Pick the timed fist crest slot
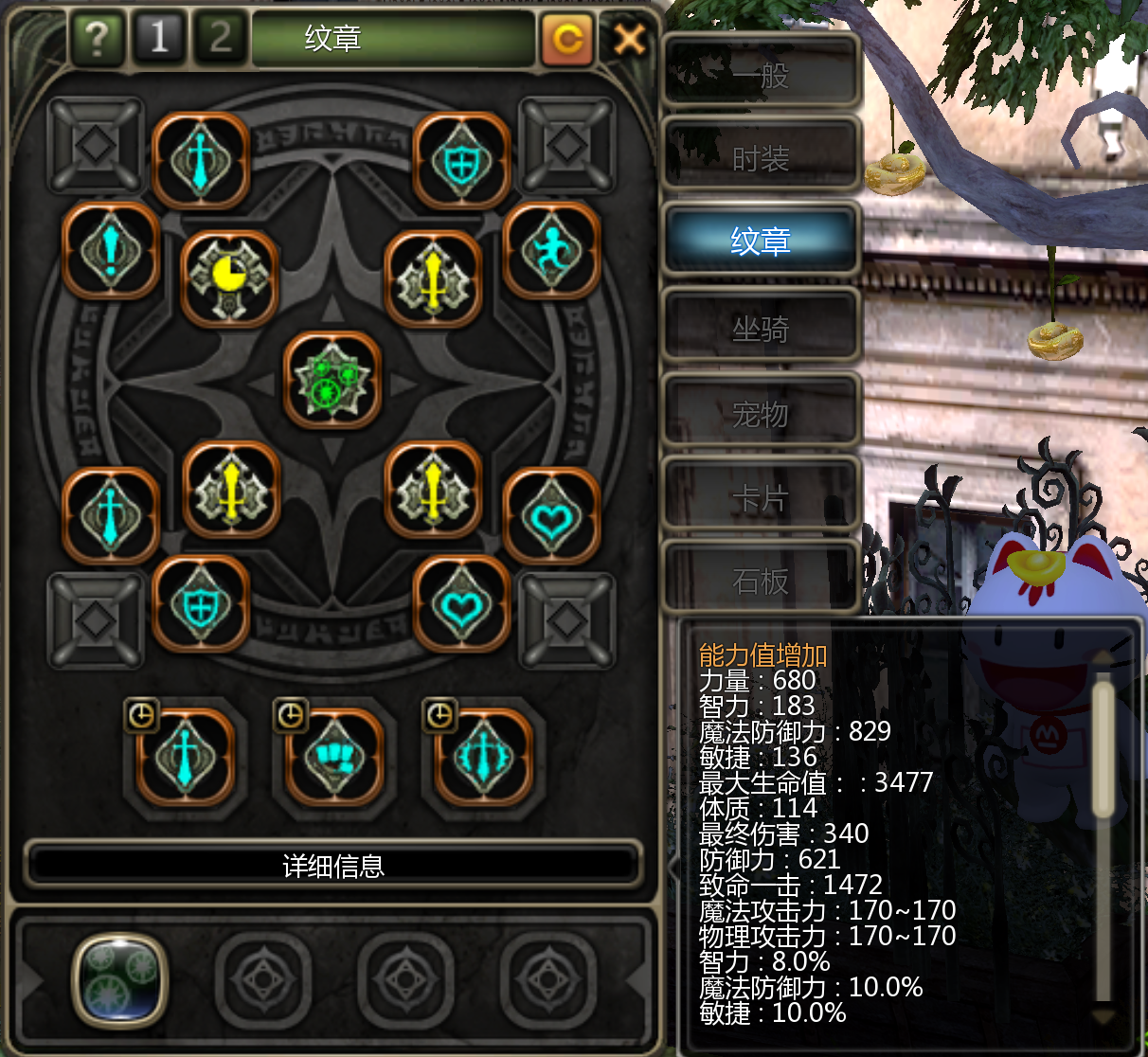Image resolution: width=1148 pixels, height=1057 pixels. (334, 756)
